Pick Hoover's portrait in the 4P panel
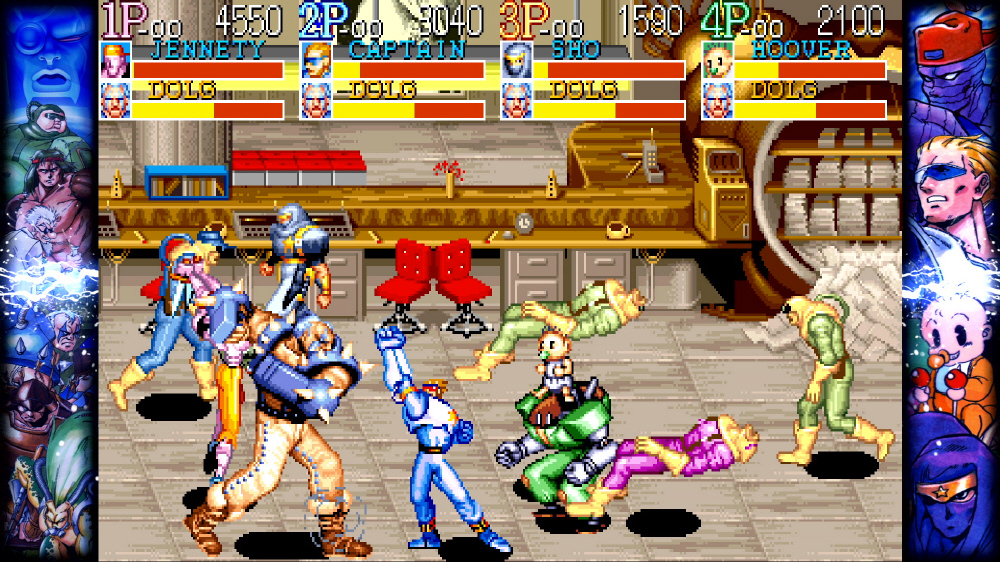The image size is (1000, 562). click(717, 60)
